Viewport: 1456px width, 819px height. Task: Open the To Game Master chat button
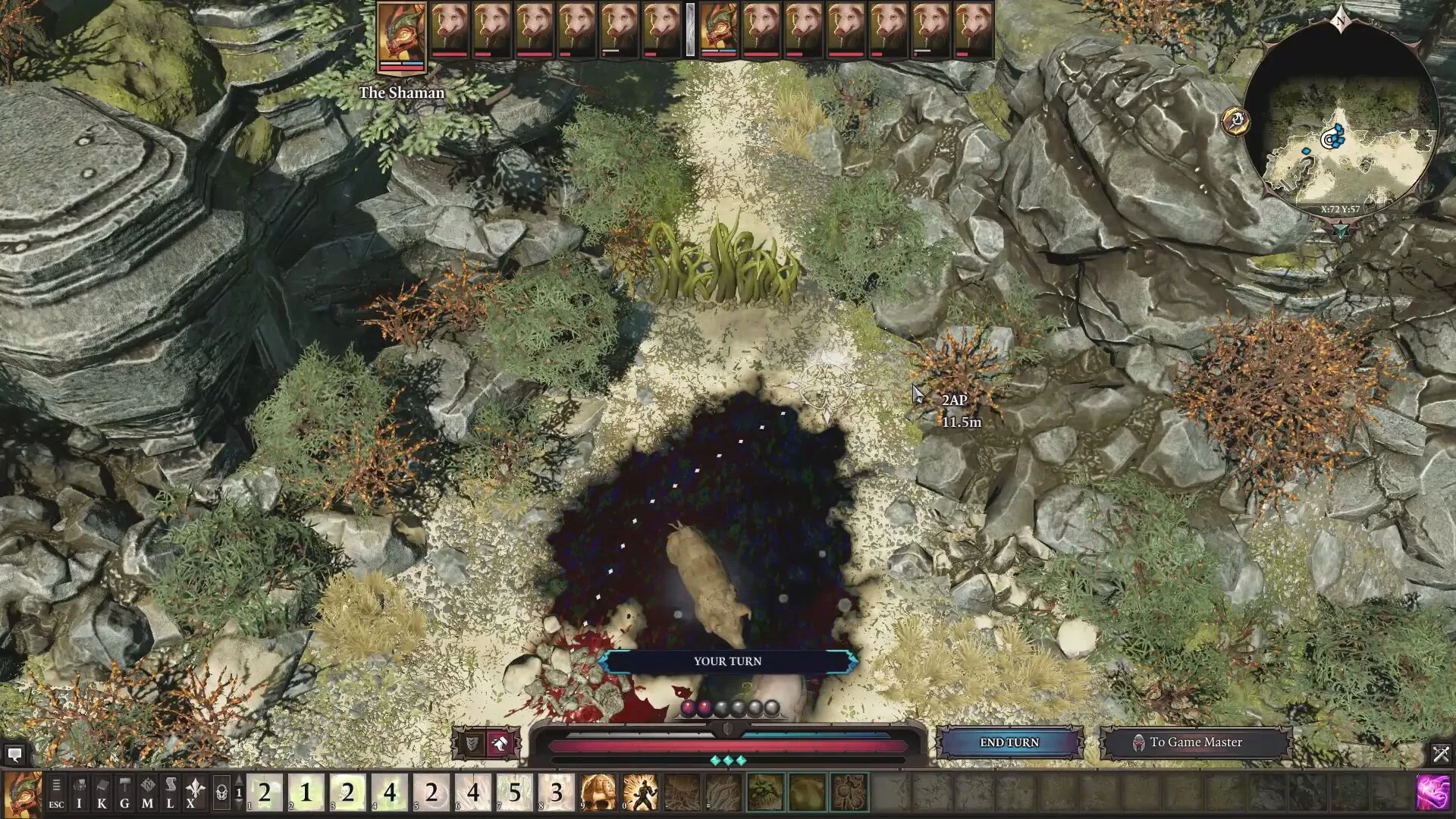[1195, 742]
